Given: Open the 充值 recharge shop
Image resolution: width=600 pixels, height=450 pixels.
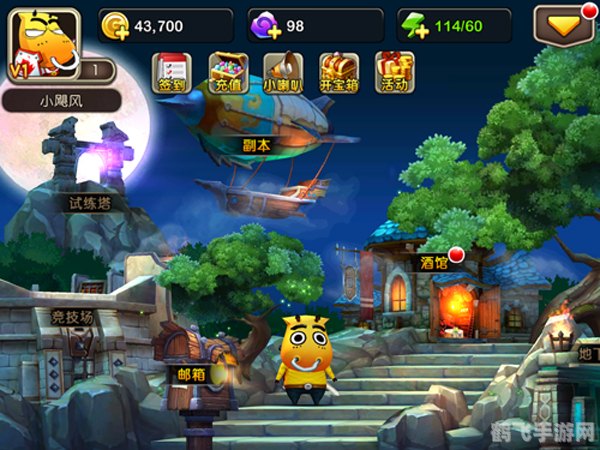Looking at the screenshot, I should click(x=228, y=73).
